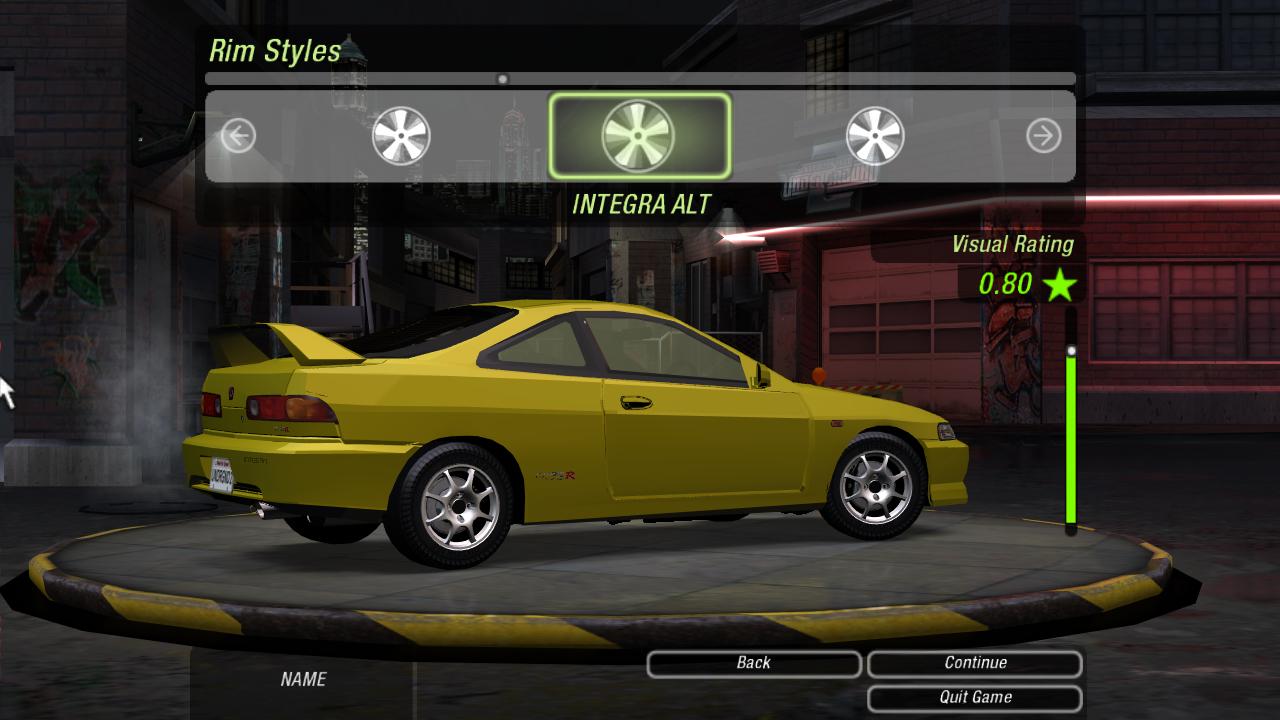Go to the next rim style arrow
This screenshot has height=720, width=1280.
tap(1043, 135)
